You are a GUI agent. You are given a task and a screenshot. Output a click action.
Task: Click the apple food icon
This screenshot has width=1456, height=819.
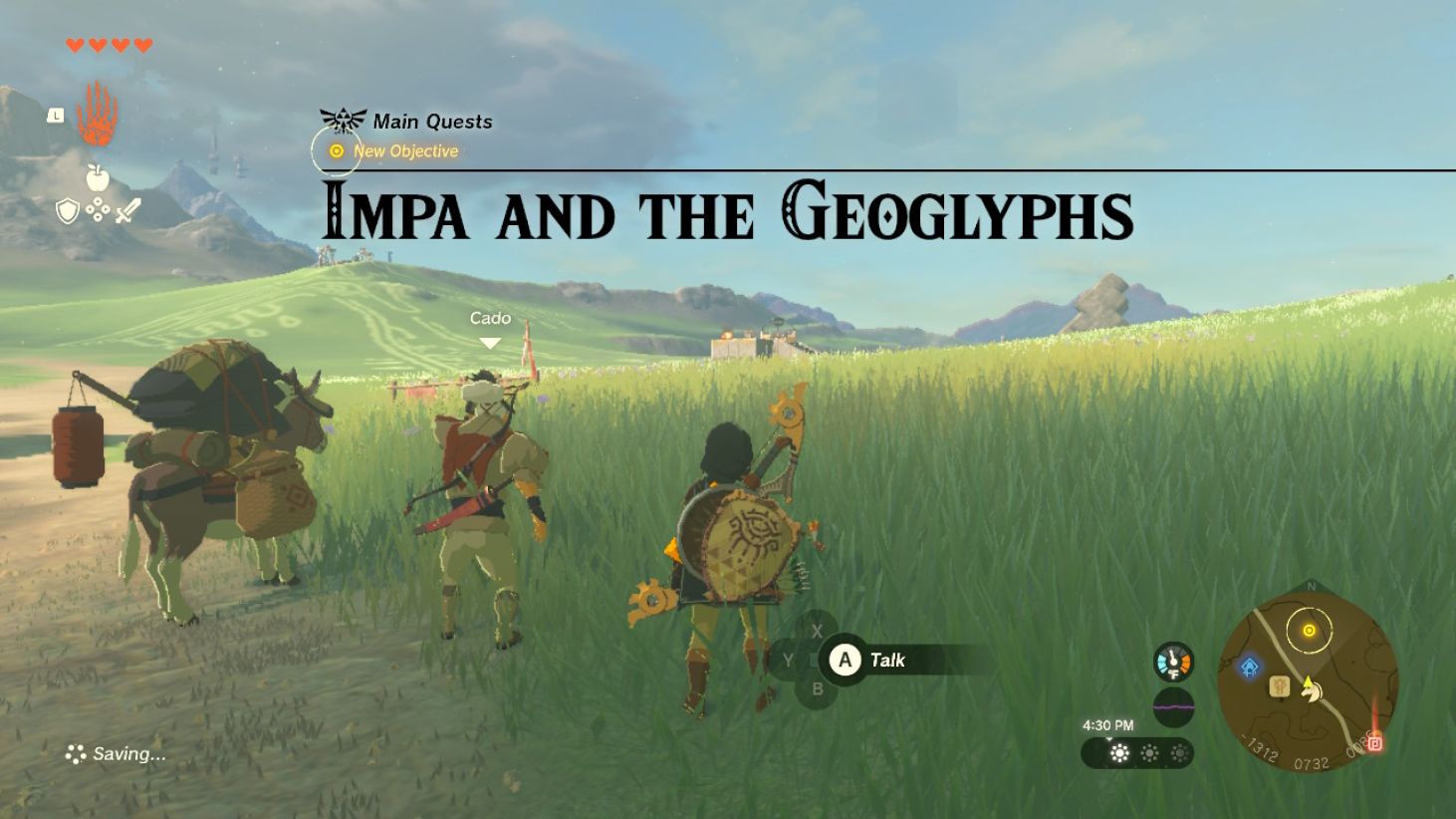[97, 178]
